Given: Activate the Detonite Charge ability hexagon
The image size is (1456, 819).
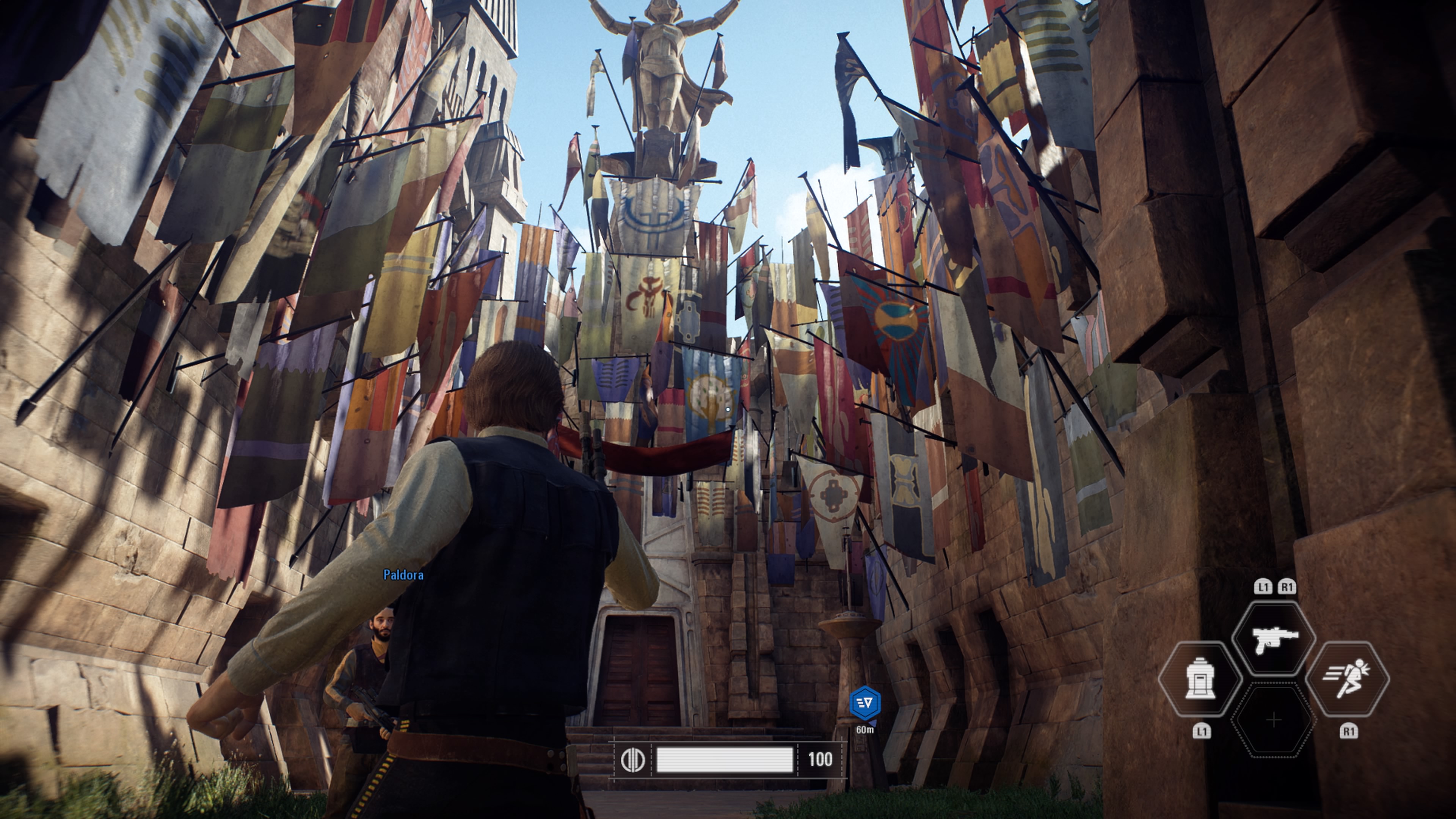Looking at the screenshot, I should pyautogui.click(x=1199, y=678).
